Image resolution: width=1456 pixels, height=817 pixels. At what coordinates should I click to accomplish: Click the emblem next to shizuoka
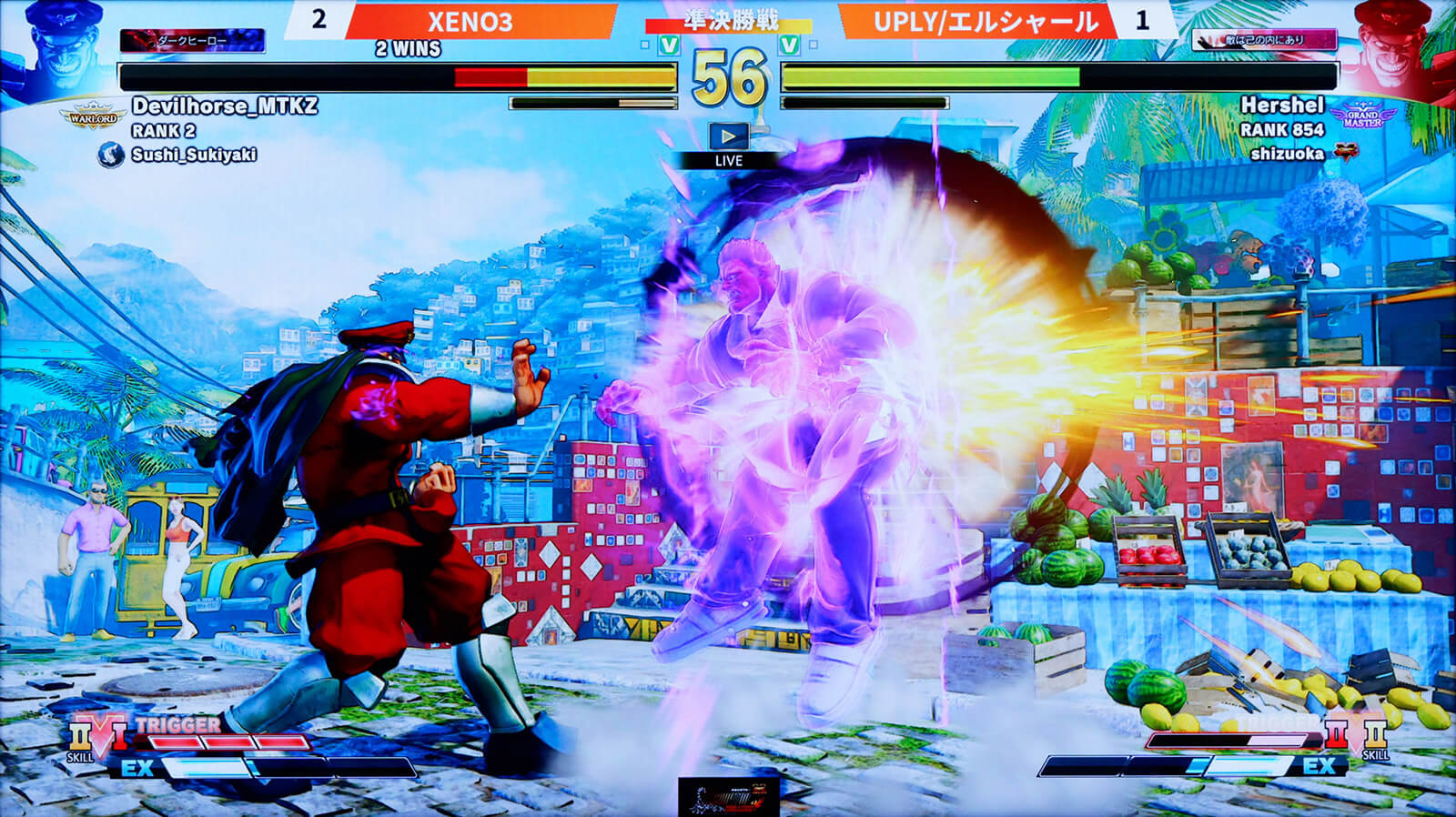click(1344, 154)
